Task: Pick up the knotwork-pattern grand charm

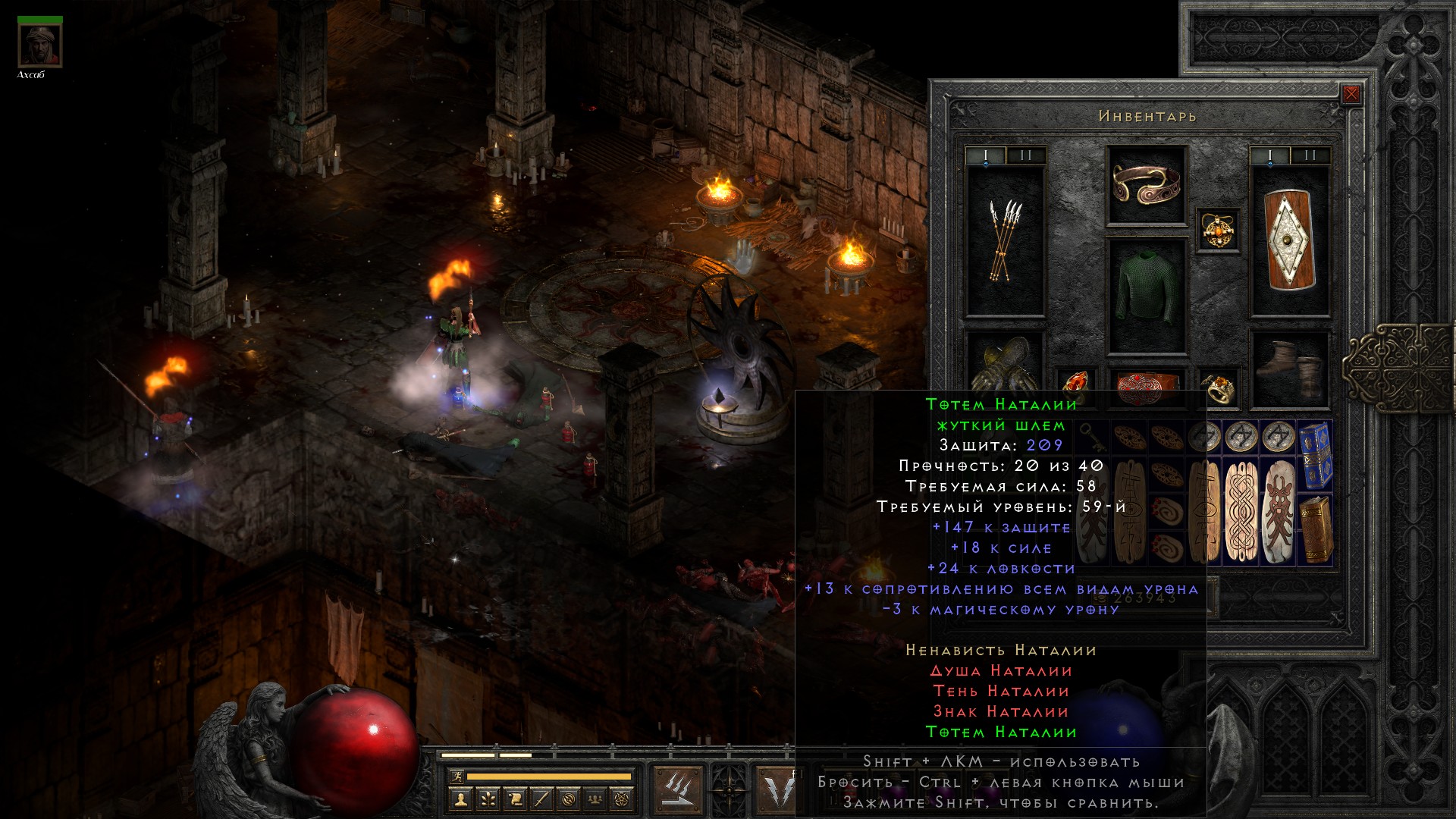Action: 1242,510
